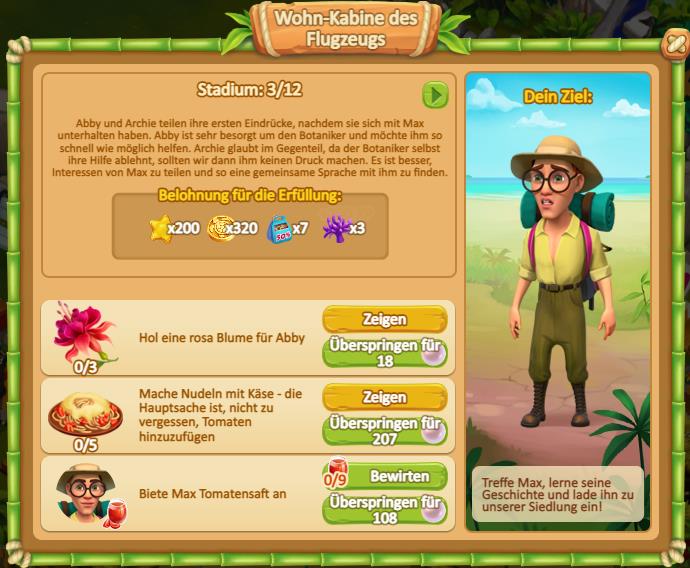Select the pink flower task icon
This screenshot has width=690, height=568.
point(84,335)
